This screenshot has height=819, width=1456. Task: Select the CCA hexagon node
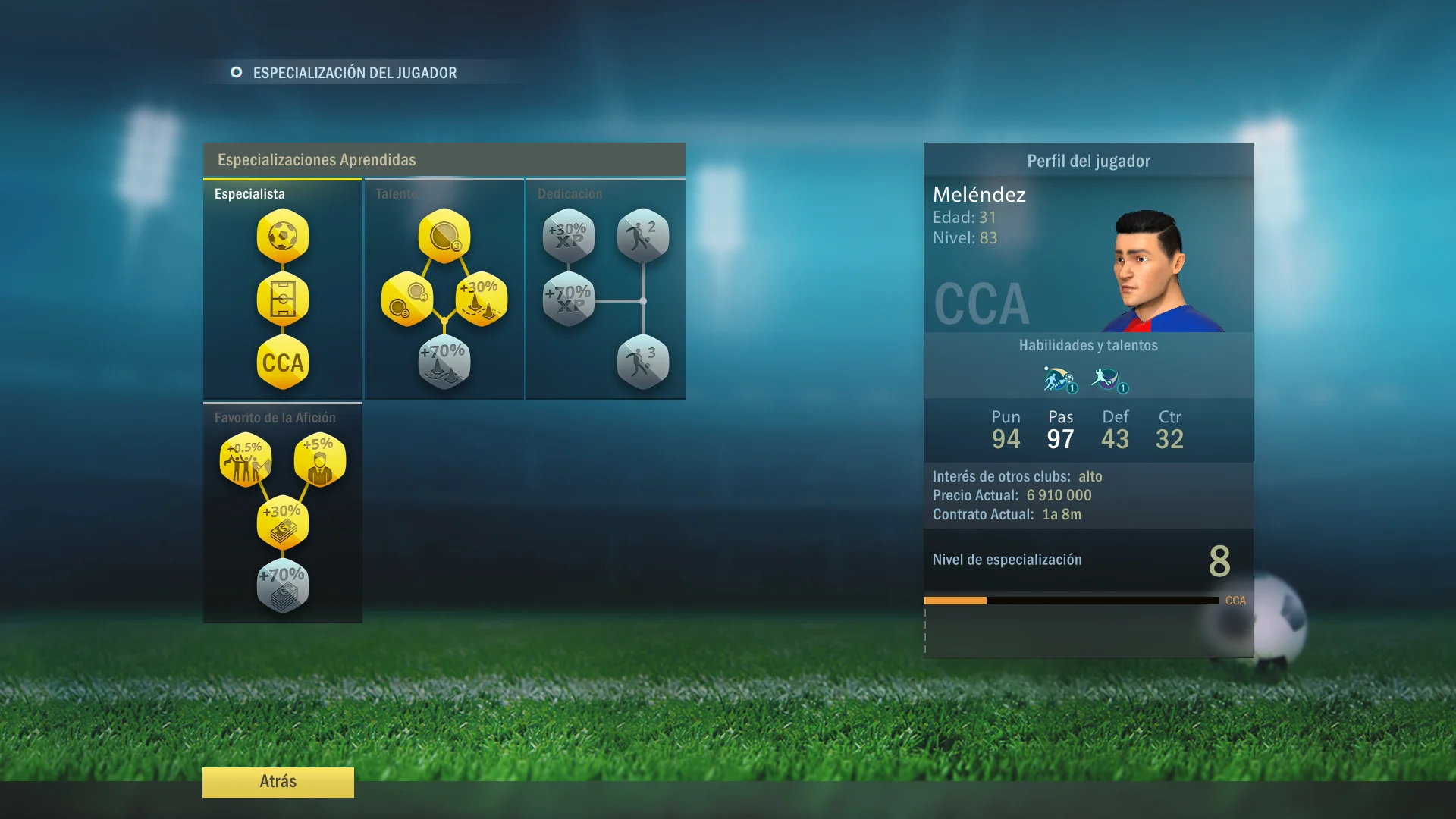[282, 363]
